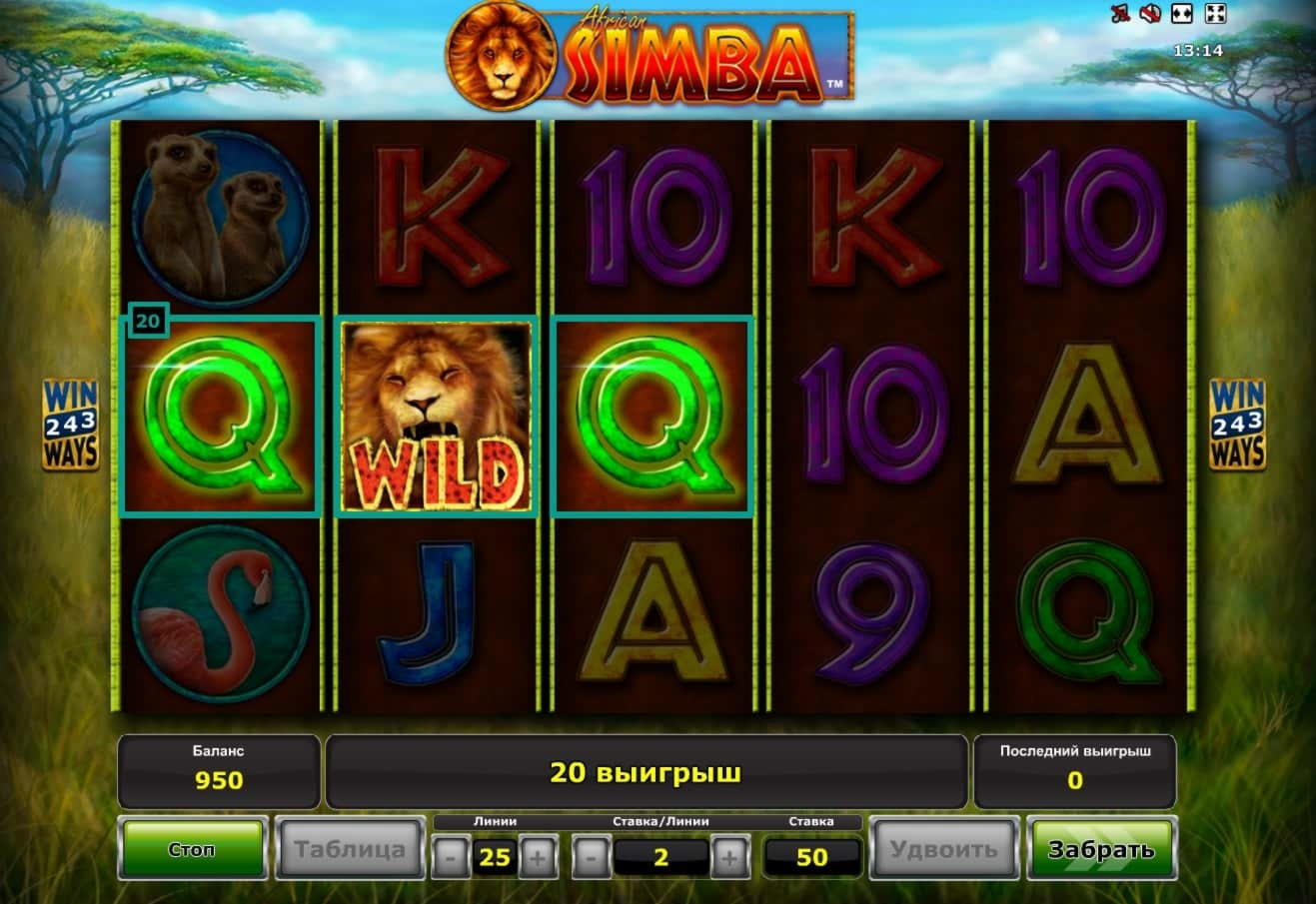The image size is (1316, 904).
Task: Click the 20 win marker tag
Action: tap(148, 321)
